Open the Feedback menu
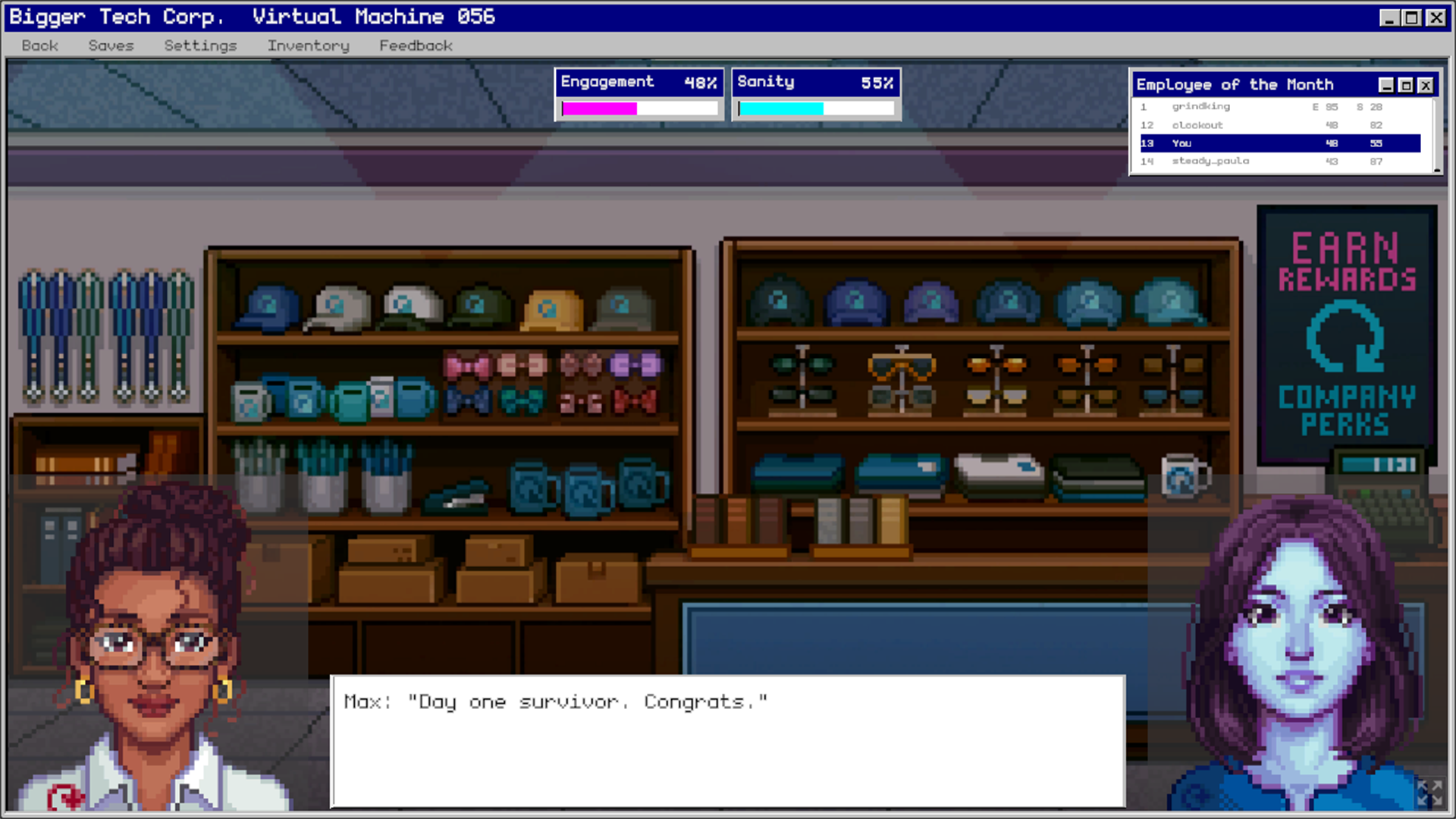This screenshot has height=819, width=1456. click(x=416, y=45)
